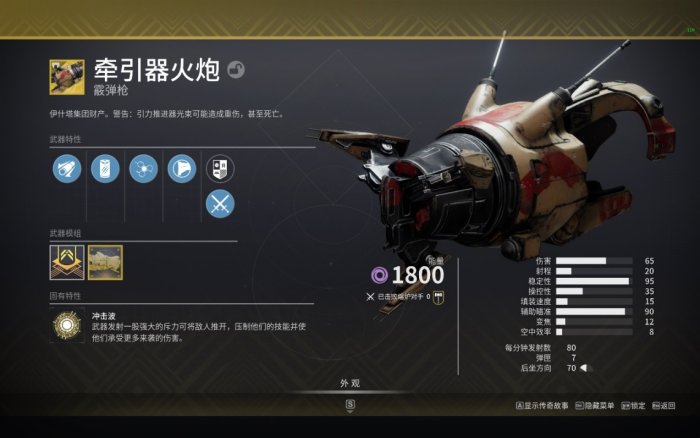The width and height of the screenshot is (700, 438).
Task: Click the fan-shaped trait perk icon
Action: coord(143,168)
